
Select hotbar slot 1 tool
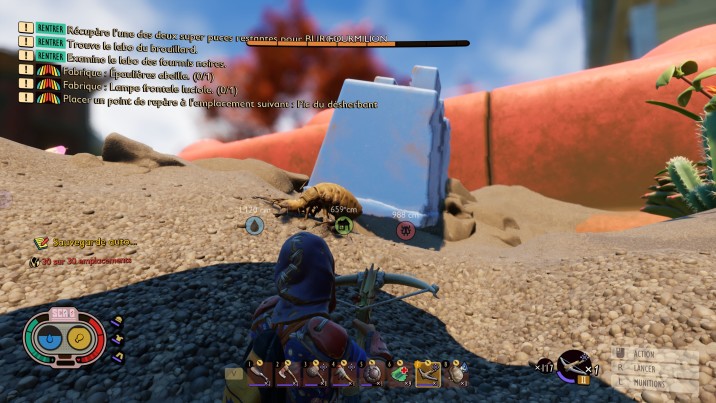click(x=259, y=373)
